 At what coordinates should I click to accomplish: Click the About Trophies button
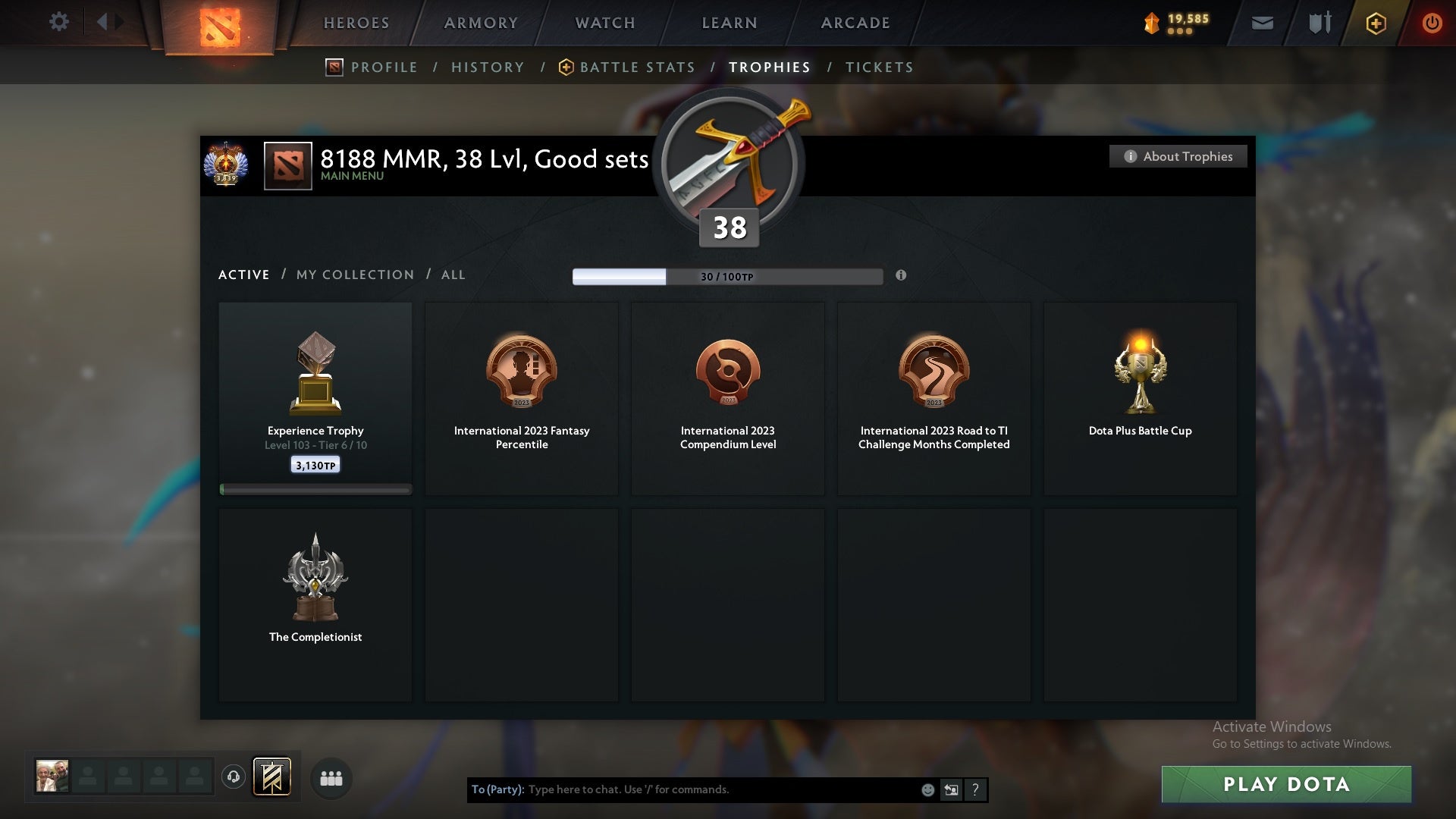(x=1178, y=156)
